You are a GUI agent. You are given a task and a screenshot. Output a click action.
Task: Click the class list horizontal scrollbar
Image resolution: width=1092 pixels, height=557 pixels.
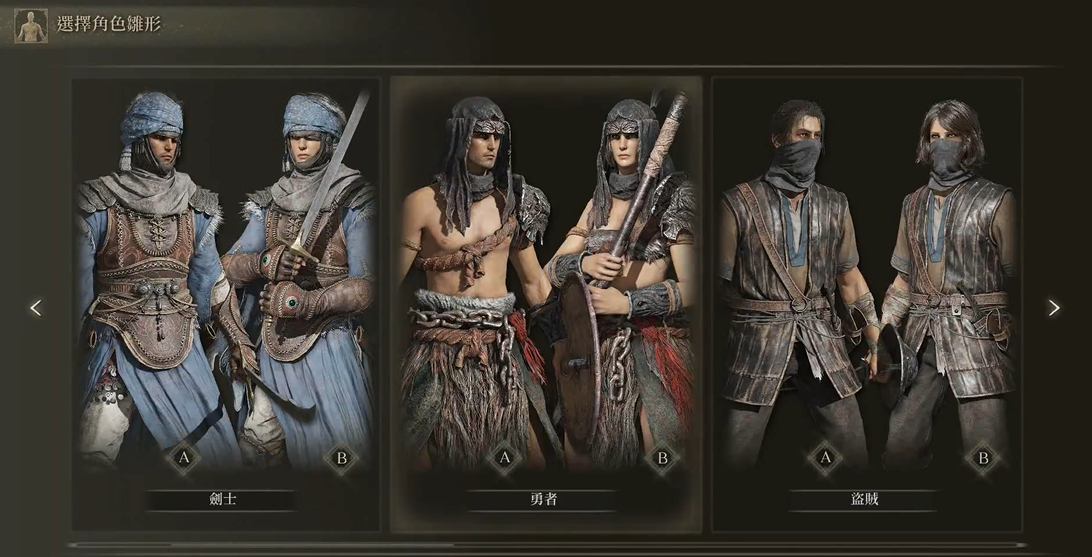400,545
